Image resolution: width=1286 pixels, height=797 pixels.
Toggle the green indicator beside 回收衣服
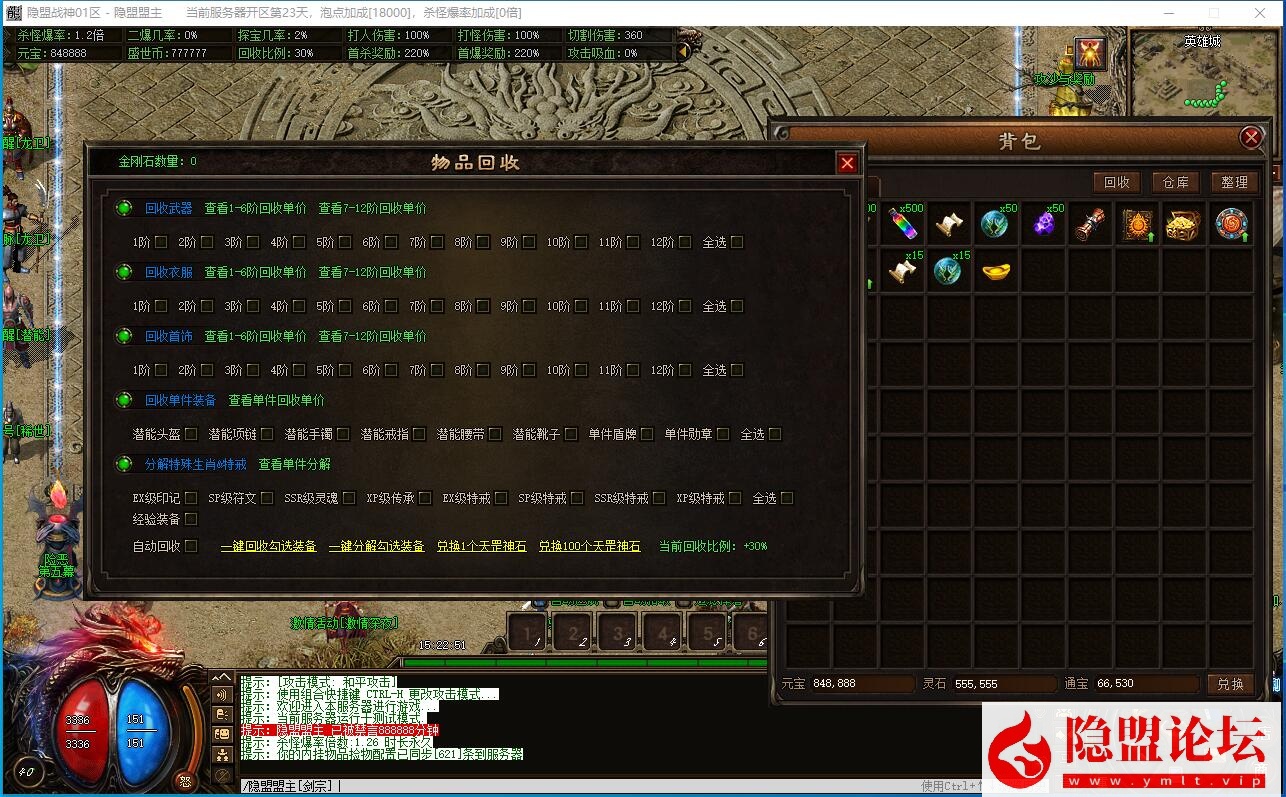(x=123, y=272)
